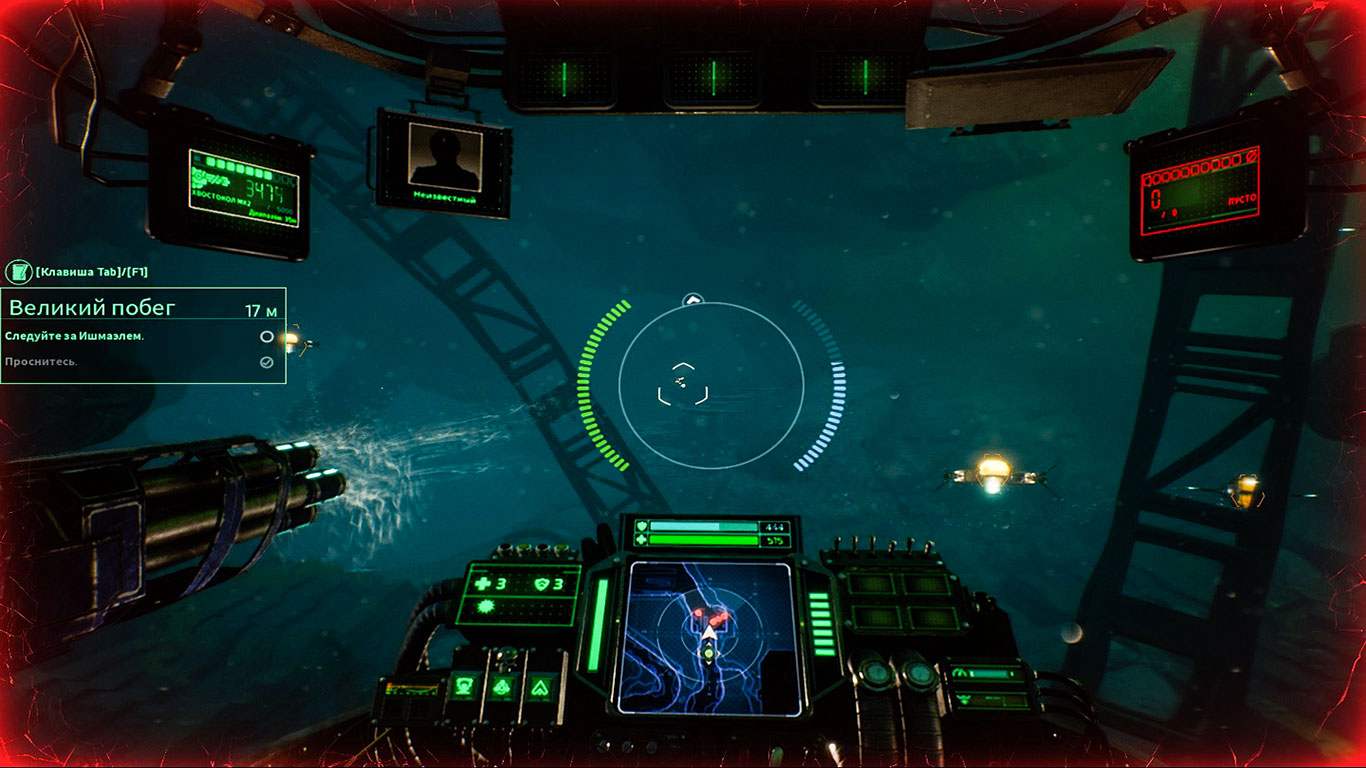This screenshot has width=1366, height=768.
Task: Activate the double-chevron boost ability button
Action: (x=539, y=687)
